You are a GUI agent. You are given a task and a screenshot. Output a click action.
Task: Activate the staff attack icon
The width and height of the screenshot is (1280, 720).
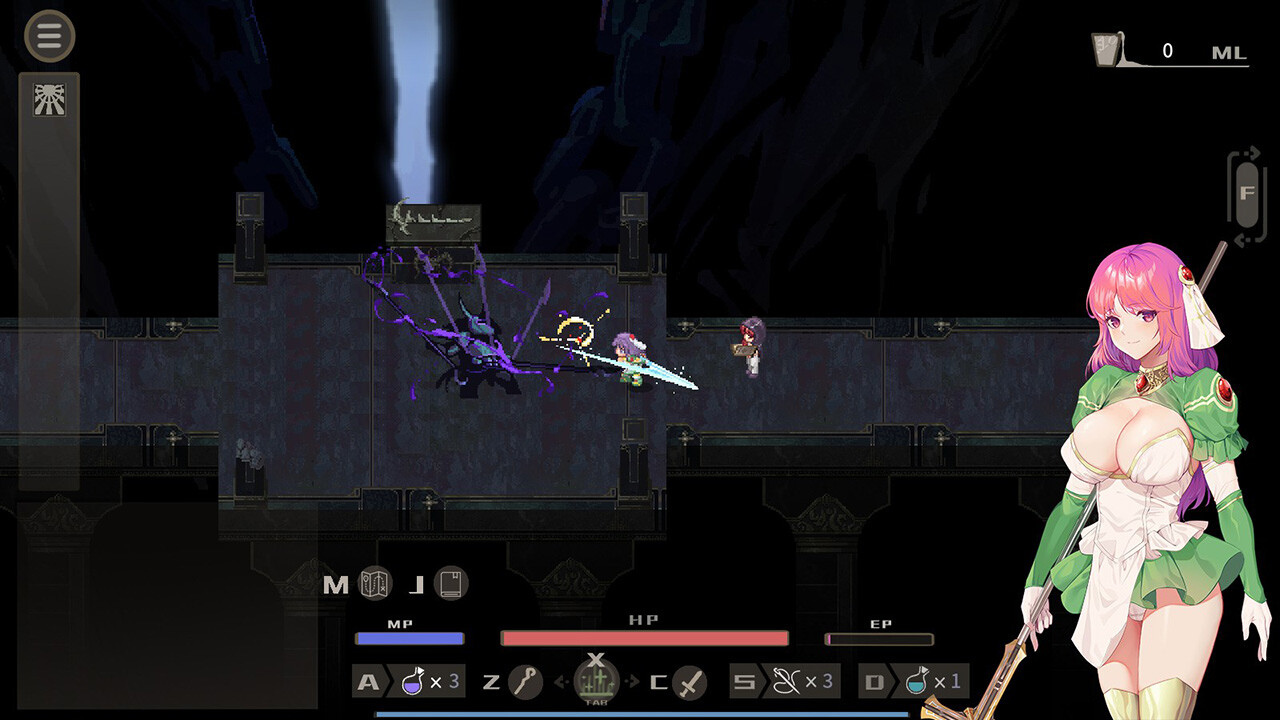pyautogui.click(x=525, y=682)
